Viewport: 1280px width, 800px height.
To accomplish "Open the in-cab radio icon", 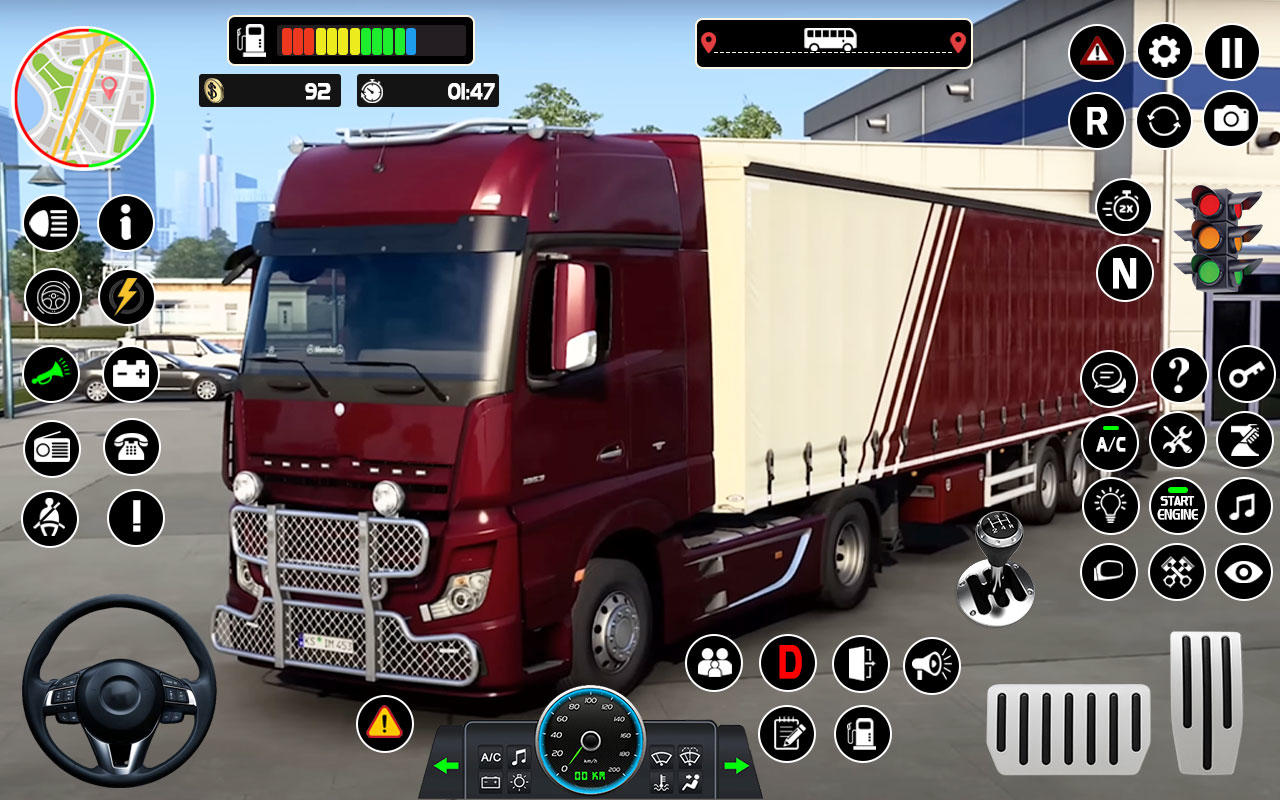I will [x=51, y=448].
